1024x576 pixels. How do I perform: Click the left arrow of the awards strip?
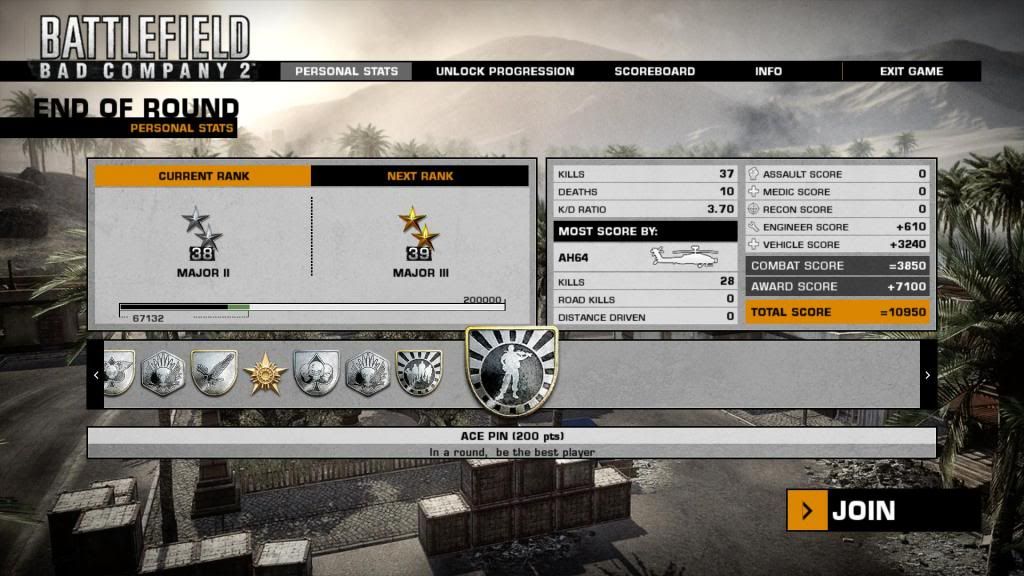click(x=96, y=375)
